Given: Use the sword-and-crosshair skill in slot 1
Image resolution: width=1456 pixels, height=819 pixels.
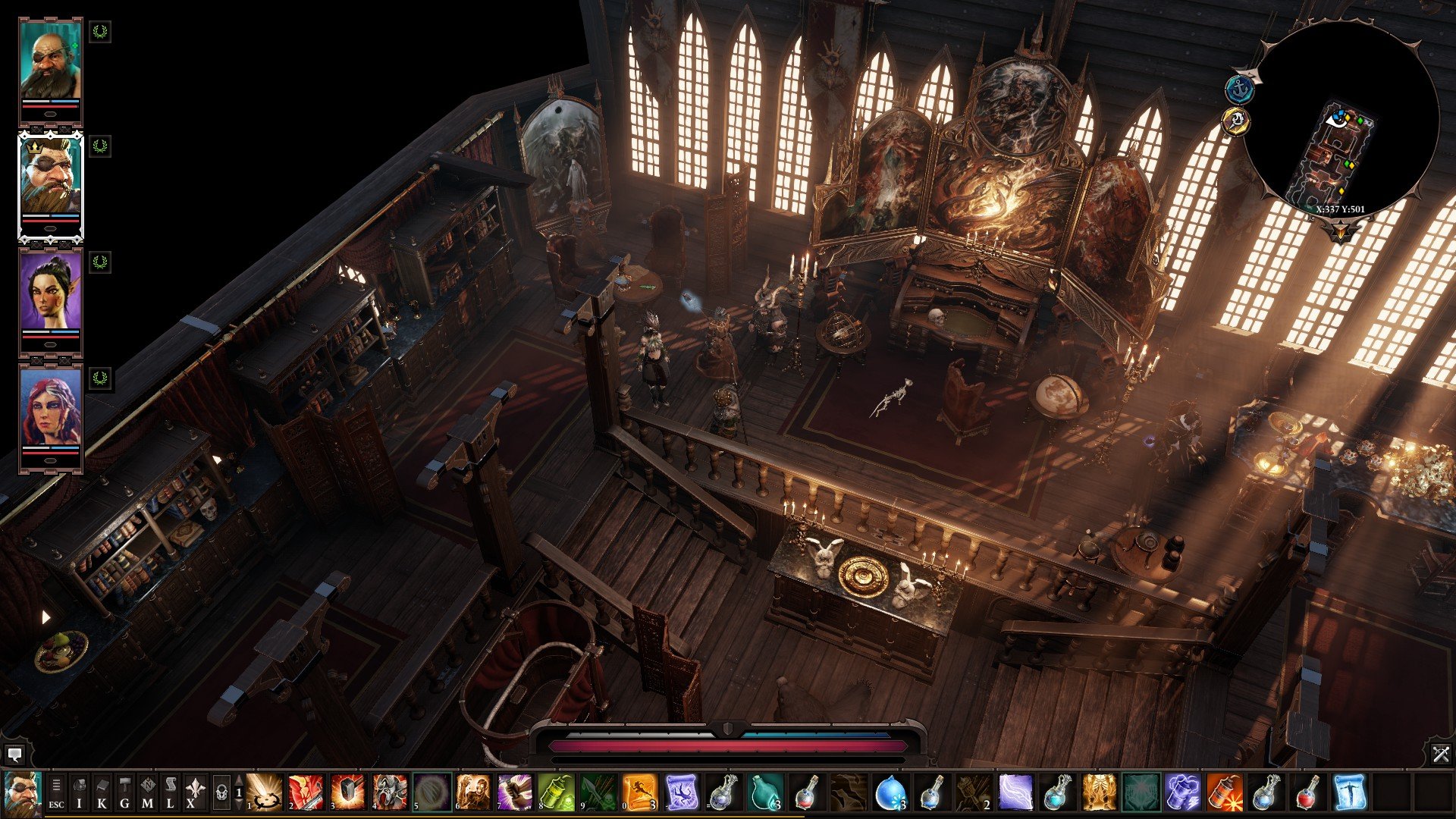Looking at the screenshot, I should (x=265, y=793).
